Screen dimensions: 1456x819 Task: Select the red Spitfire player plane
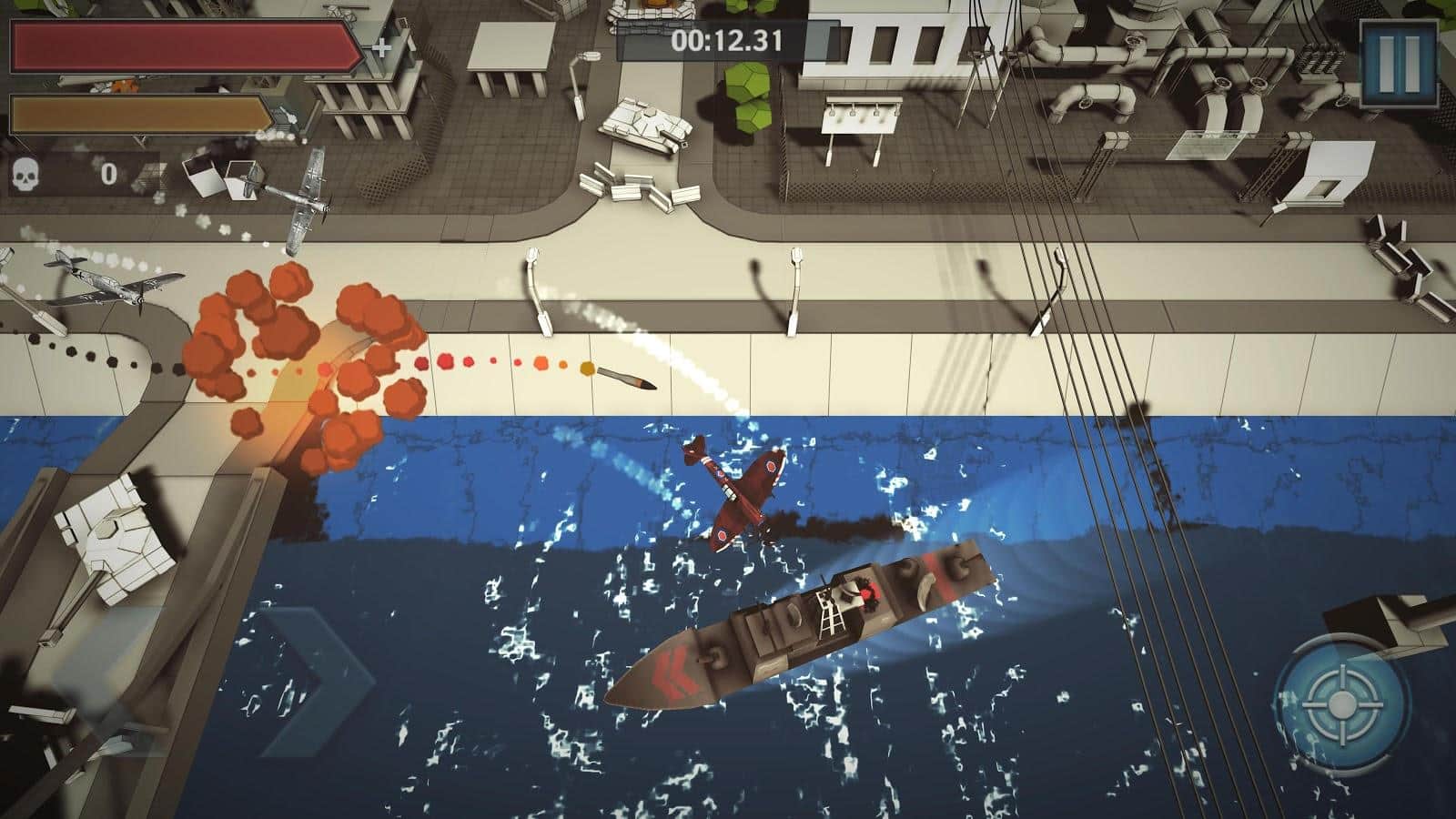(x=737, y=491)
